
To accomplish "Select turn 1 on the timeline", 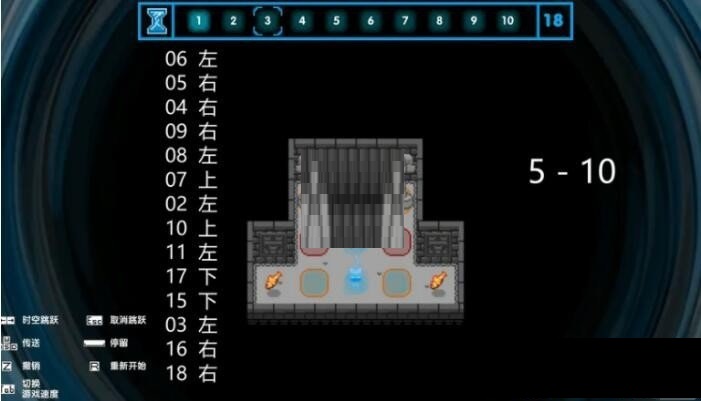I will tap(198, 20).
